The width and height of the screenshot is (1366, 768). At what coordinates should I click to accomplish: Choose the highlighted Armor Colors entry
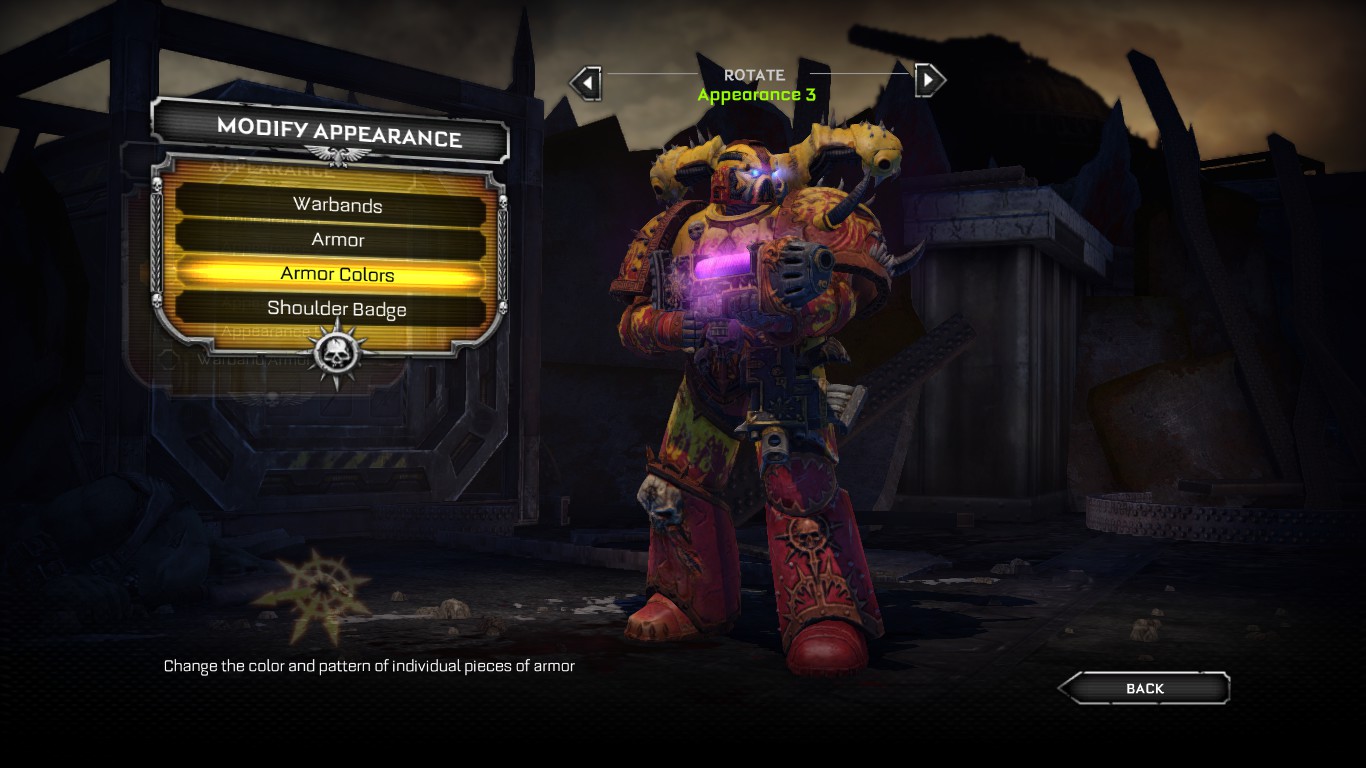coord(337,274)
